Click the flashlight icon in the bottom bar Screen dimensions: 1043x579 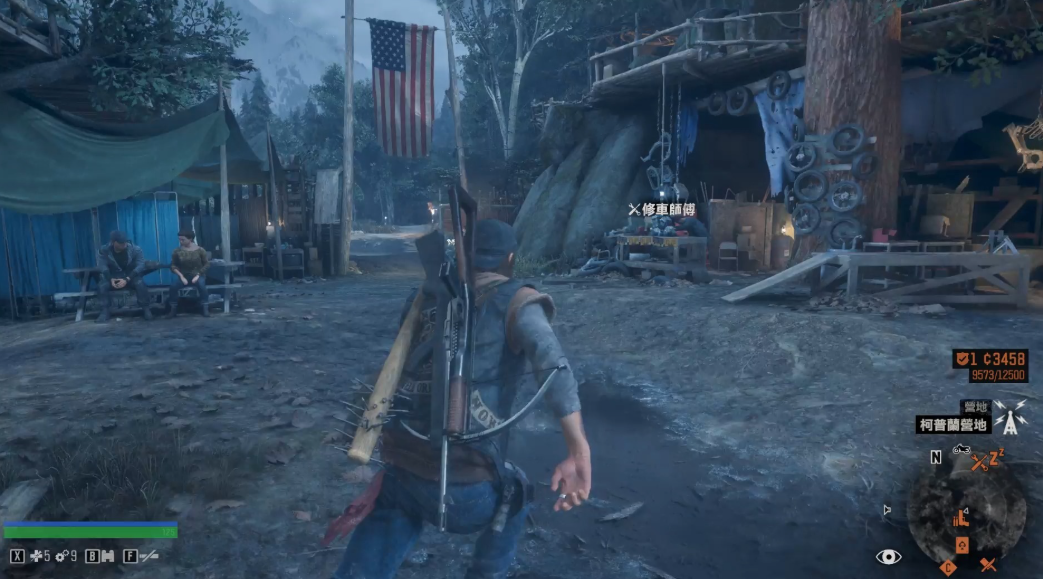(150, 556)
